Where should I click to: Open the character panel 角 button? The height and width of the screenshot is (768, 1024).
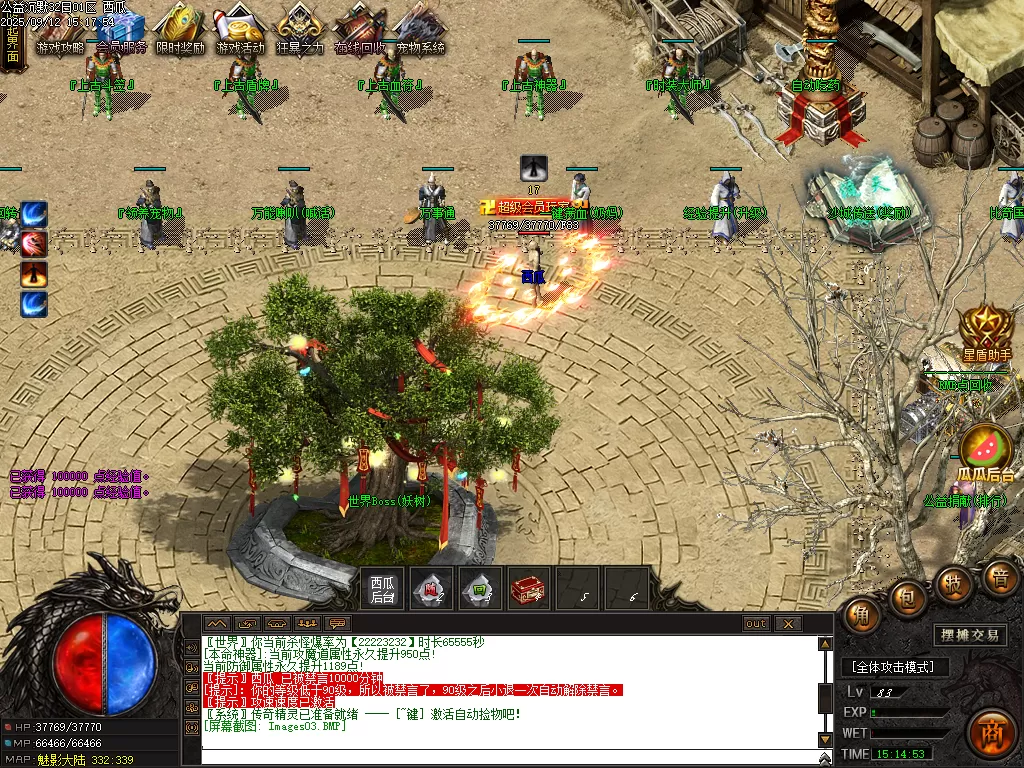862,613
